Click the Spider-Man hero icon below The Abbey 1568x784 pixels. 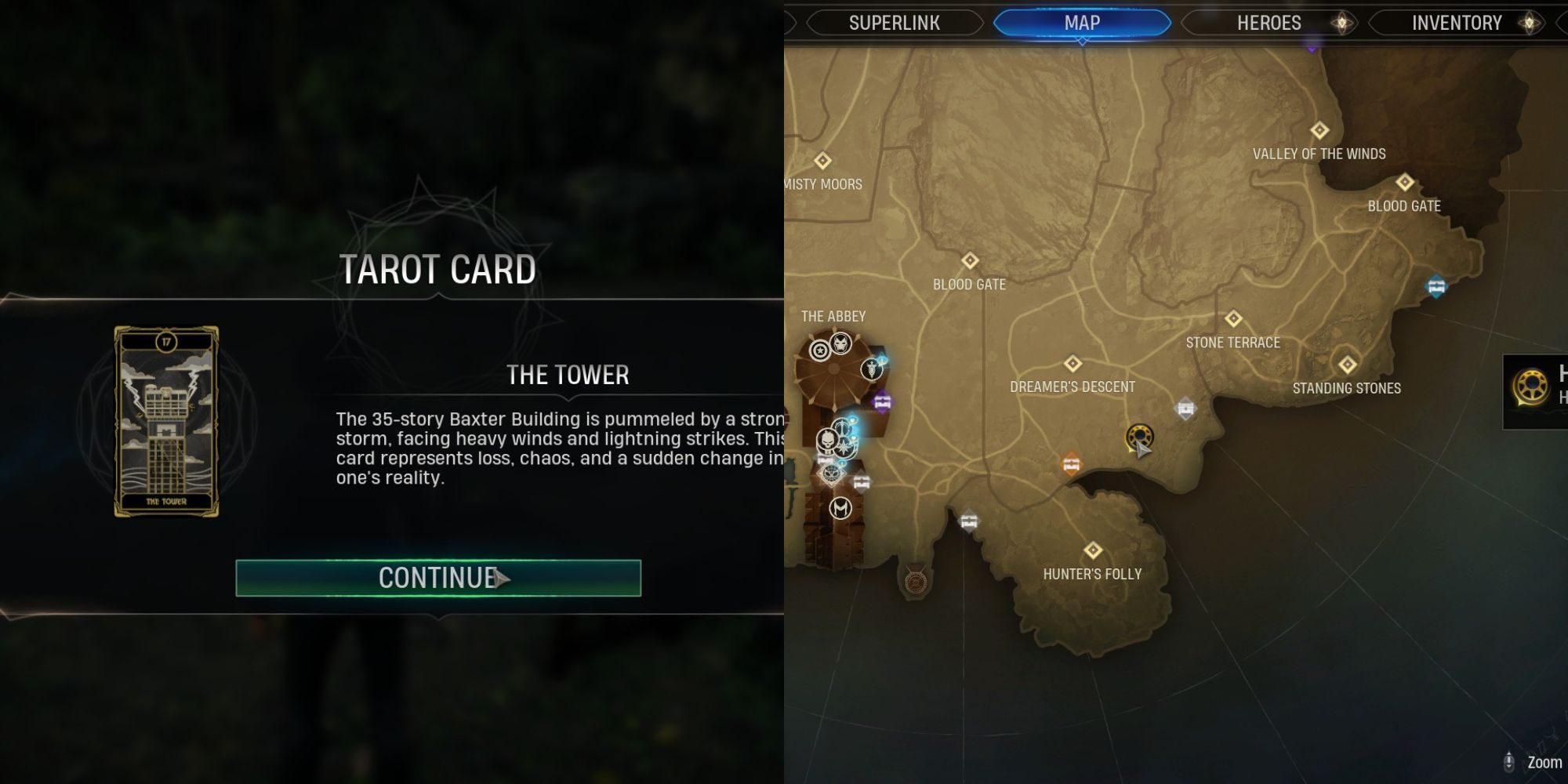[x=832, y=473]
